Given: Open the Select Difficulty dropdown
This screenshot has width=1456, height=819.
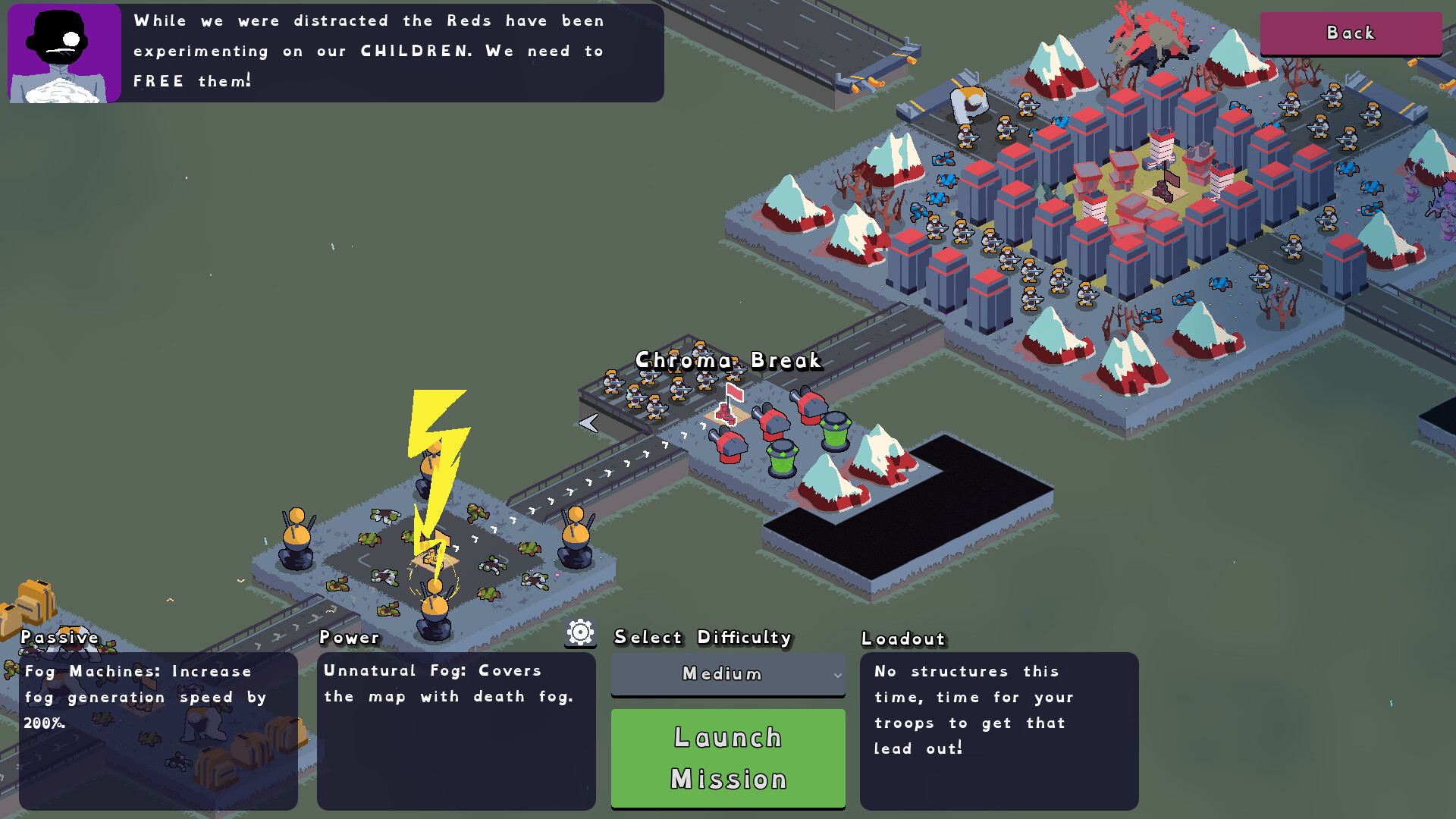Looking at the screenshot, I should pos(728,673).
